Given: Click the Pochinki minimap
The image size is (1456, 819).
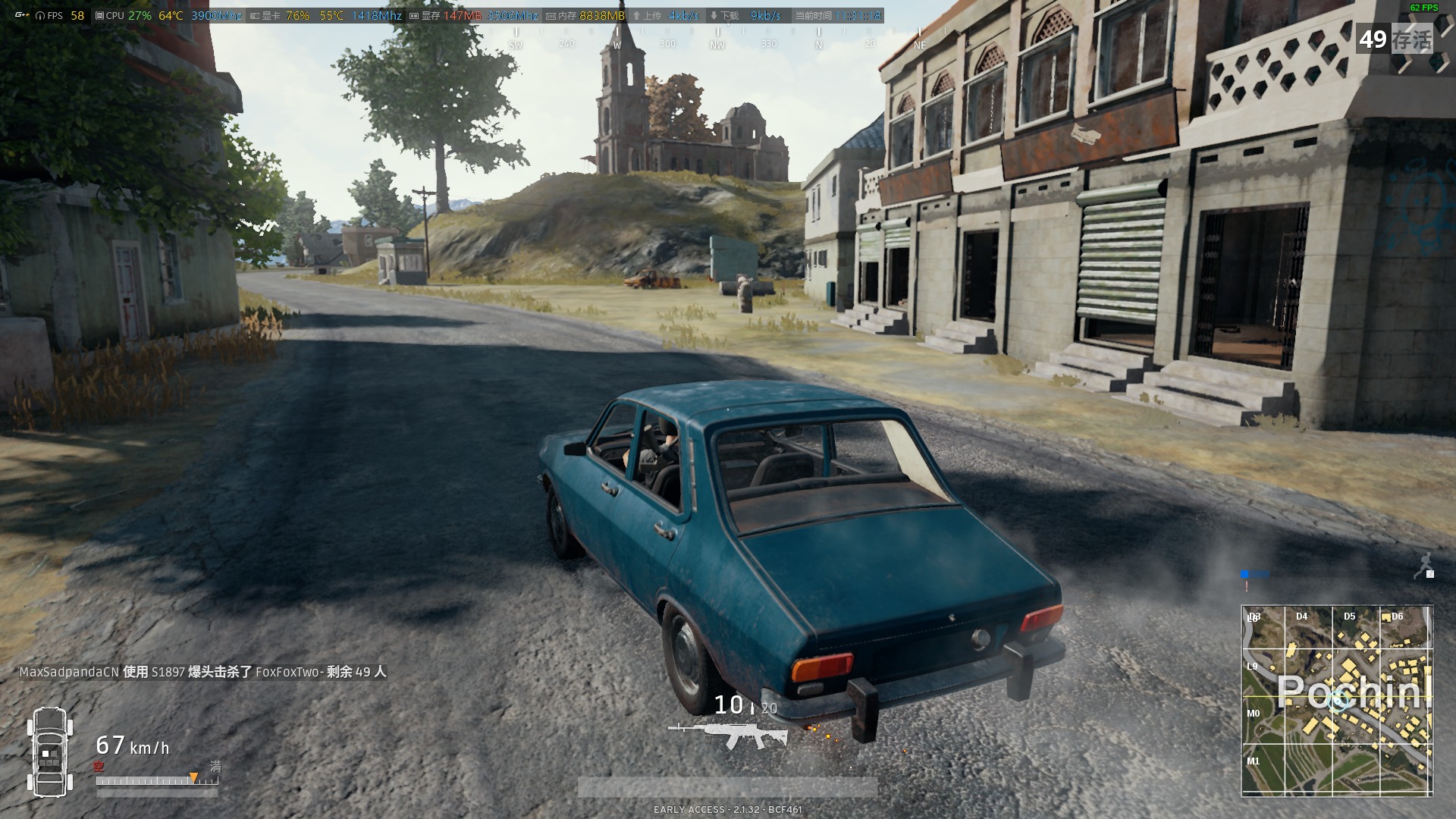Looking at the screenshot, I should (x=1336, y=701).
